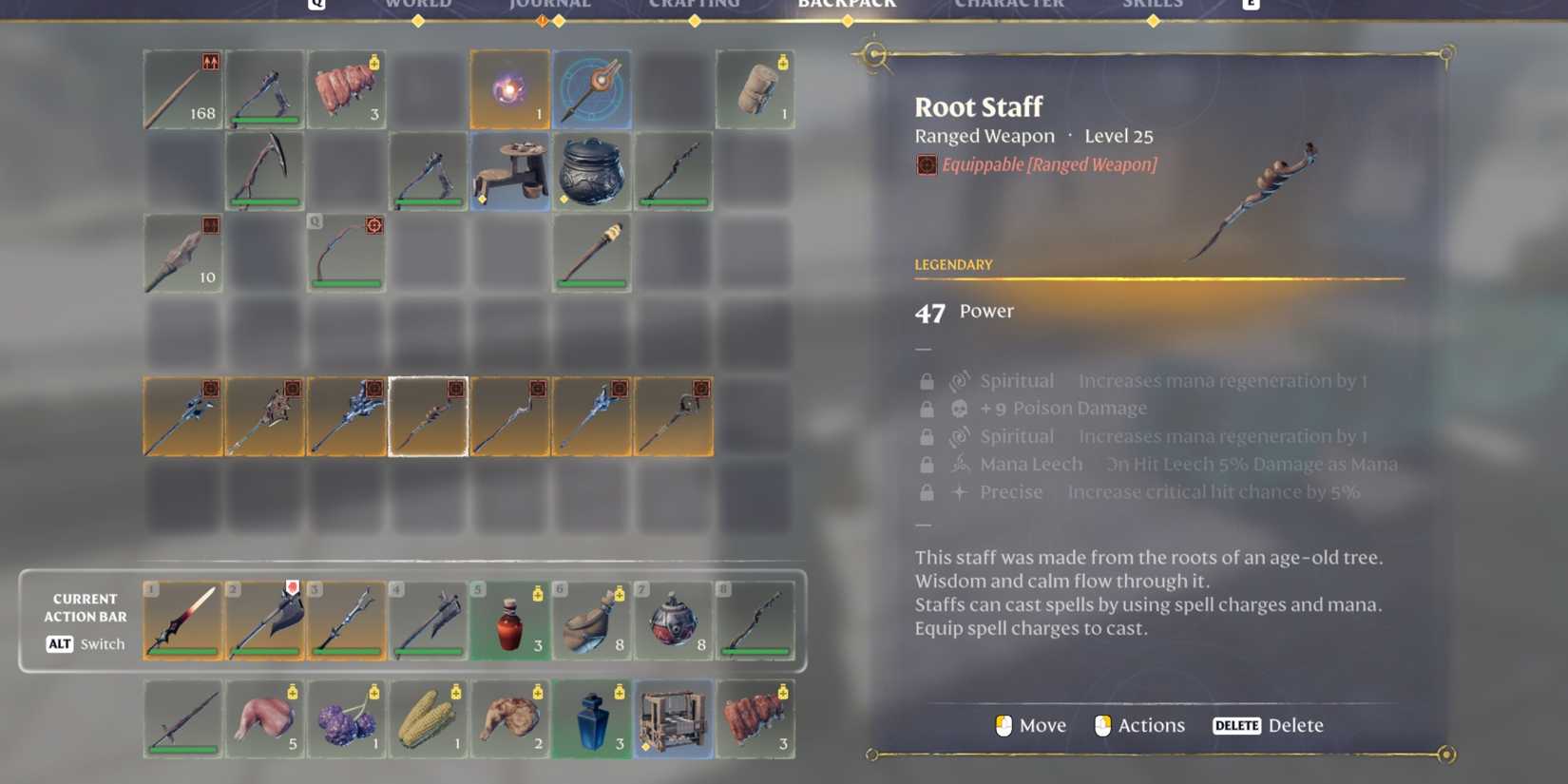Open the Skills tab
Screen dimensions: 1568x784
(1153, 5)
